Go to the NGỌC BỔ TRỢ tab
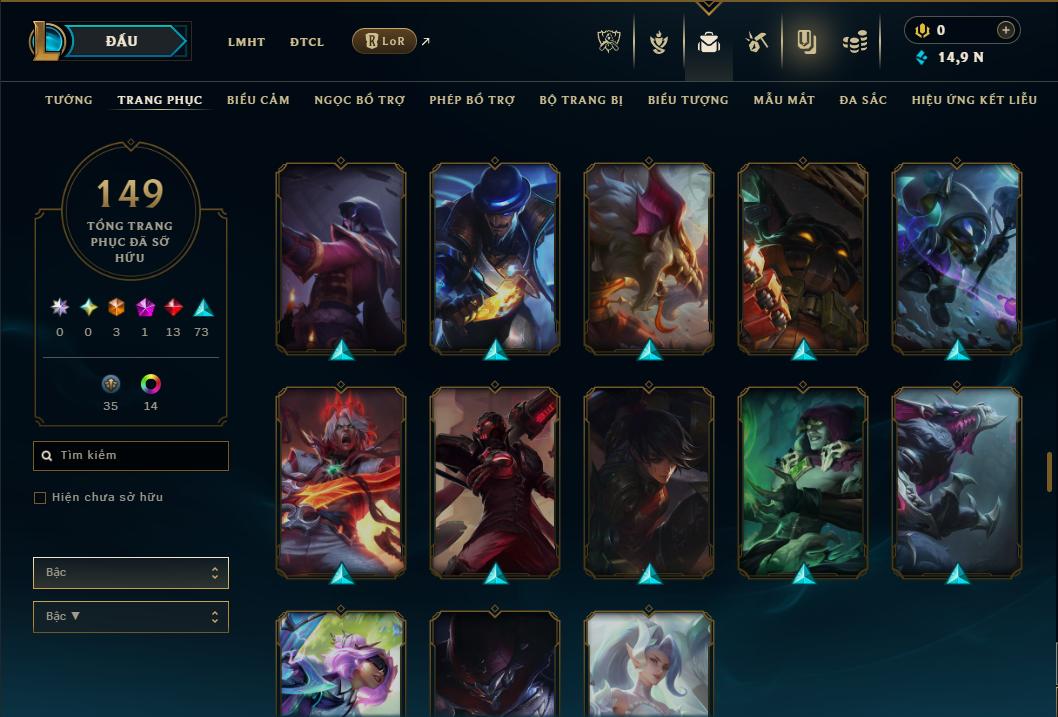 pyautogui.click(x=359, y=100)
